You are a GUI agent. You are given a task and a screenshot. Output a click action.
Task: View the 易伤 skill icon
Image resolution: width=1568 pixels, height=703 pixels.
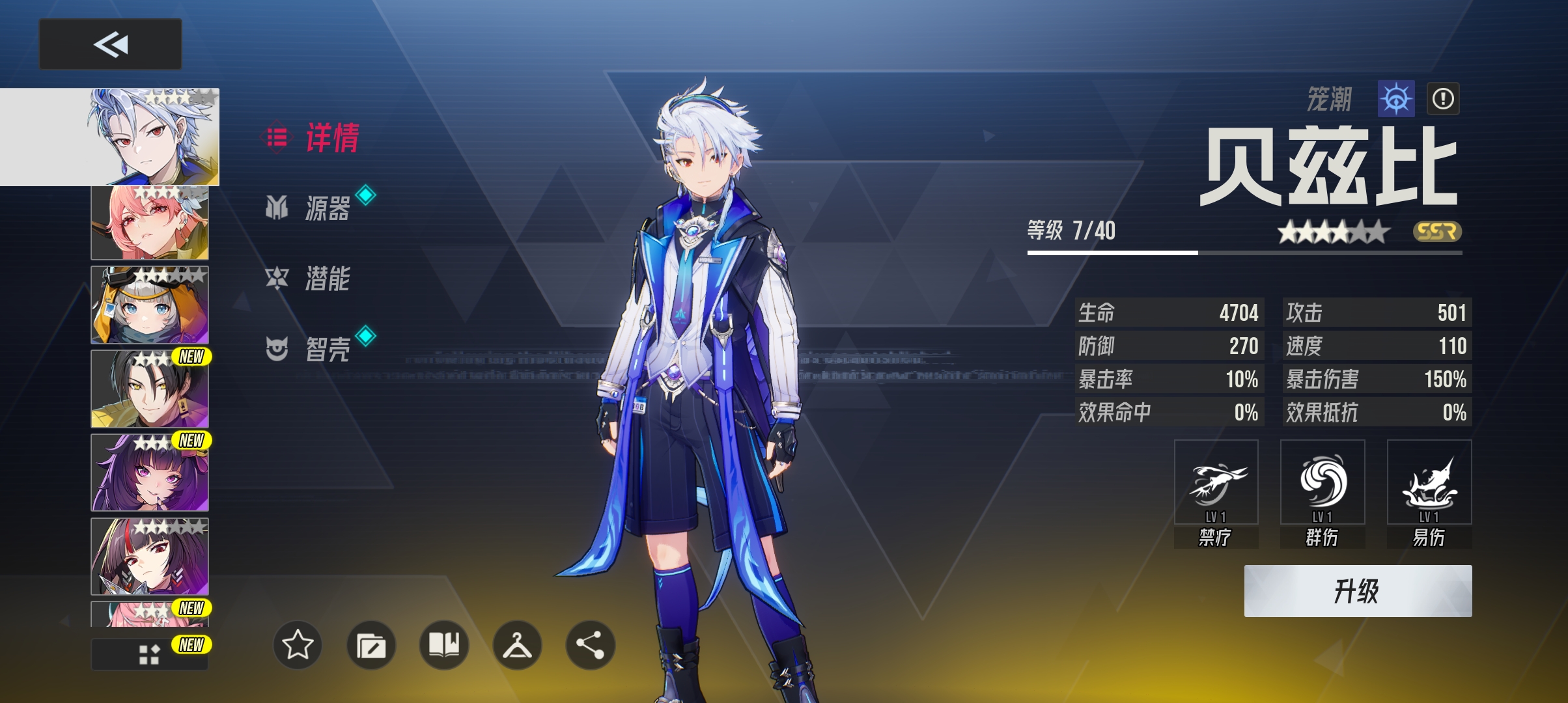(x=1429, y=482)
